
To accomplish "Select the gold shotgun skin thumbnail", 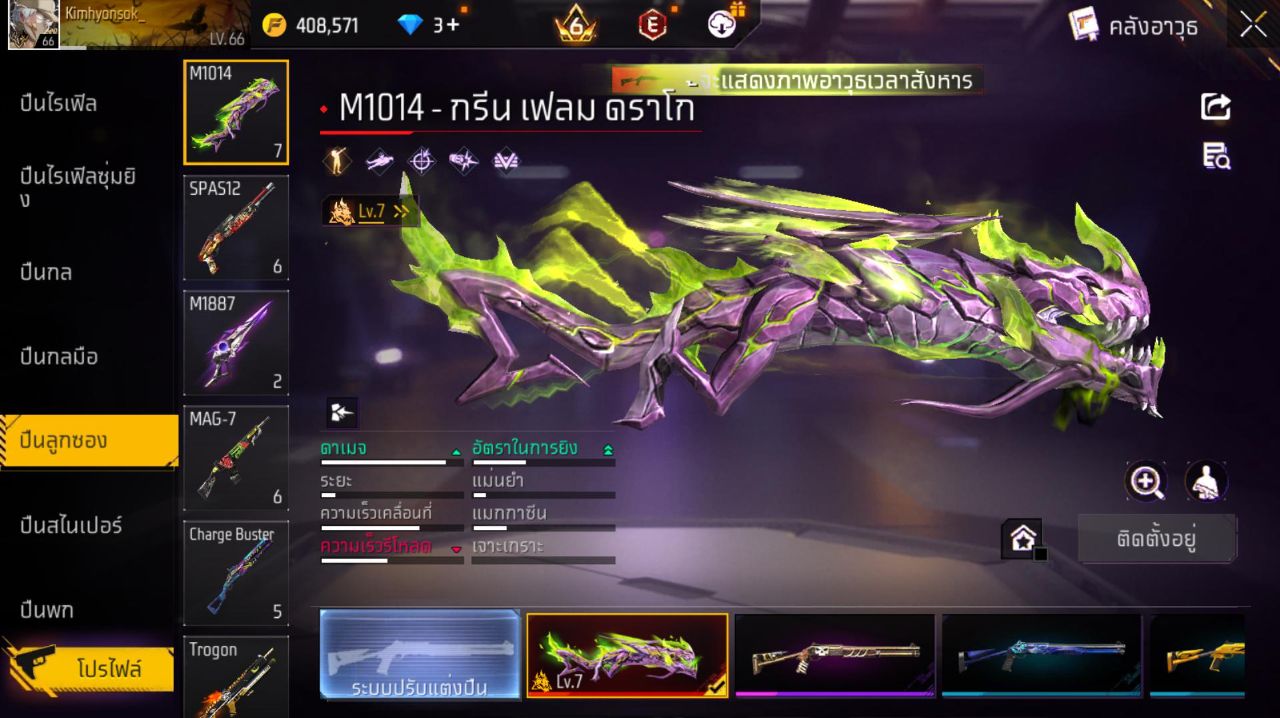I will pyautogui.click(x=1198, y=655).
